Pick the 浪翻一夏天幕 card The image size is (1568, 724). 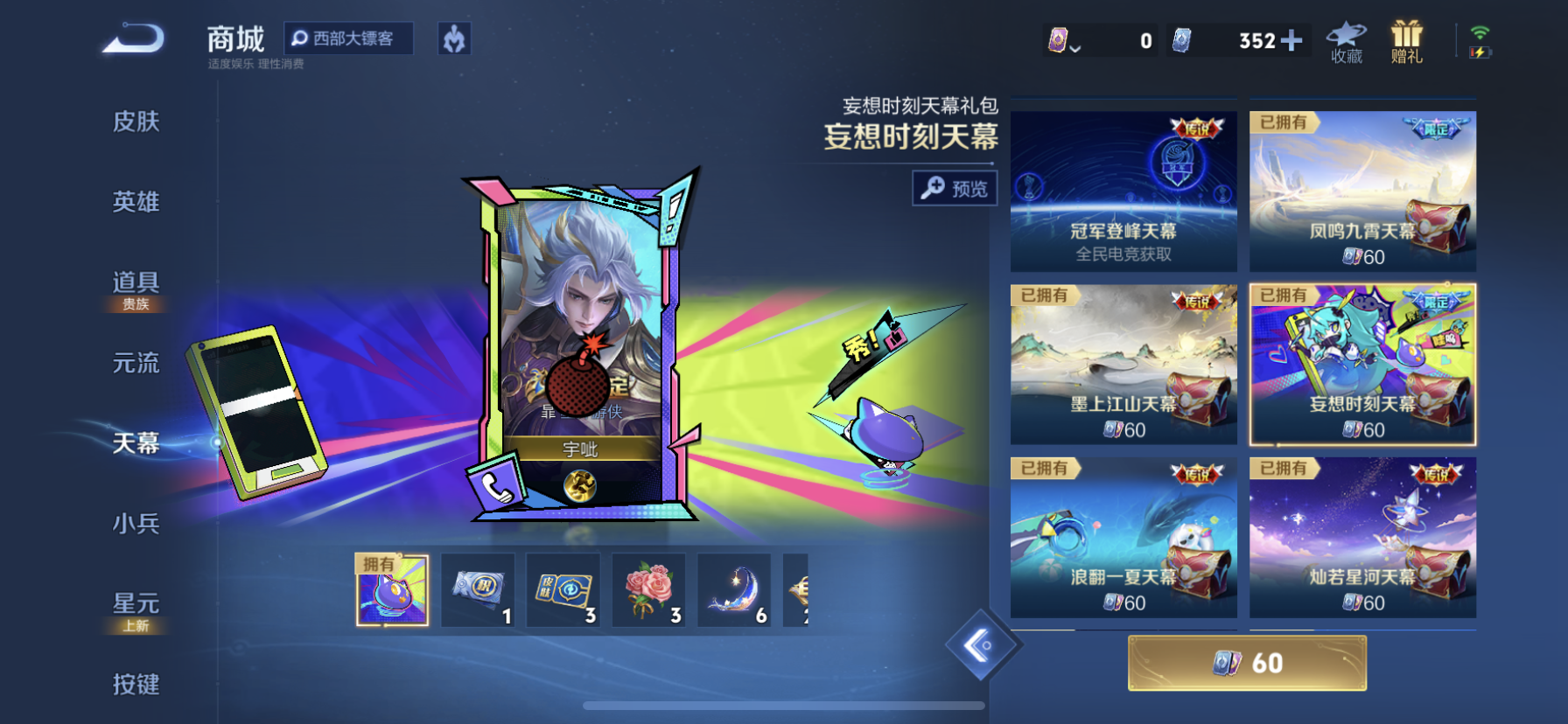(1123, 537)
